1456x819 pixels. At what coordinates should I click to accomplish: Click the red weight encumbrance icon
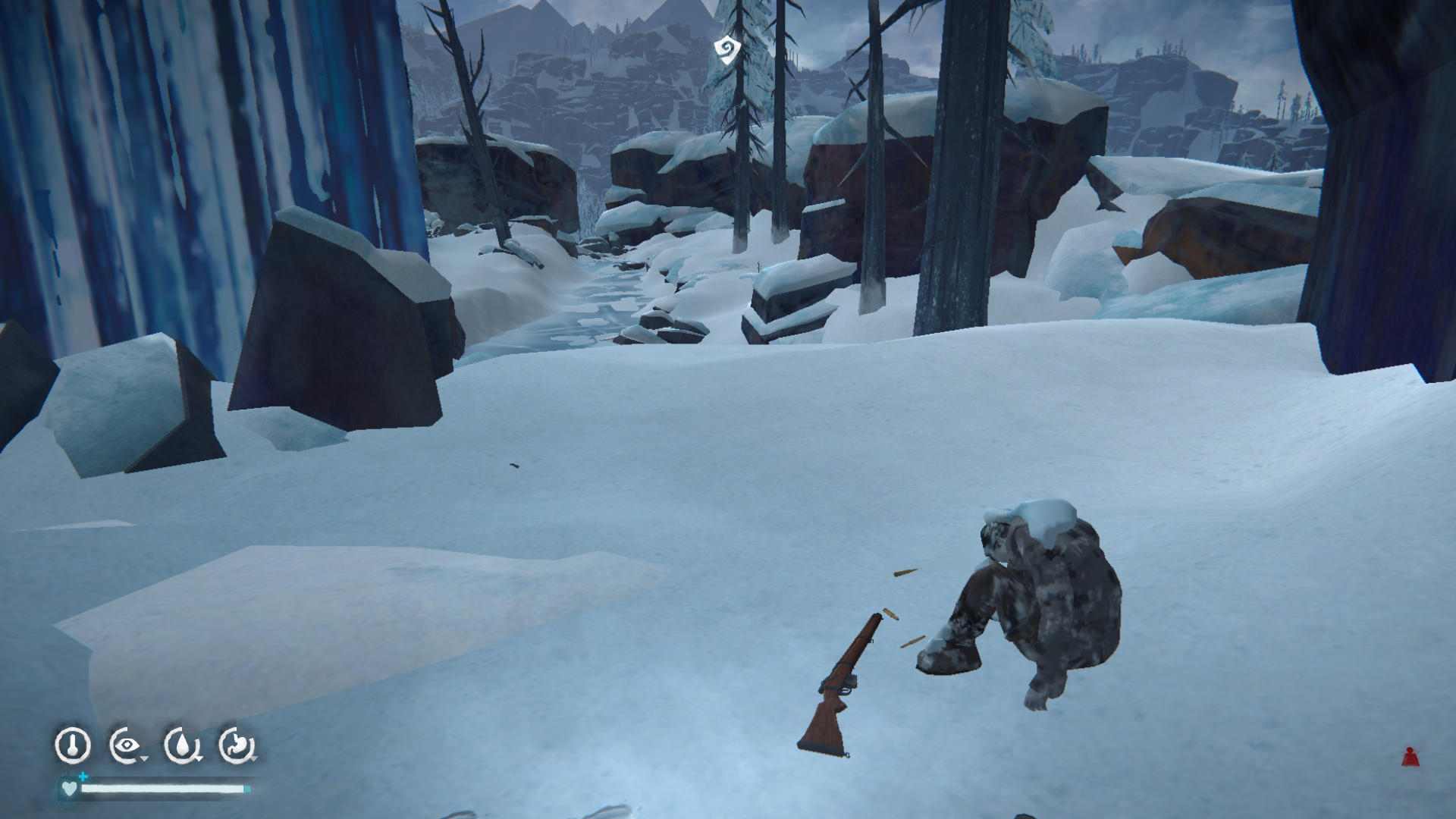(x=1410, y=757)
